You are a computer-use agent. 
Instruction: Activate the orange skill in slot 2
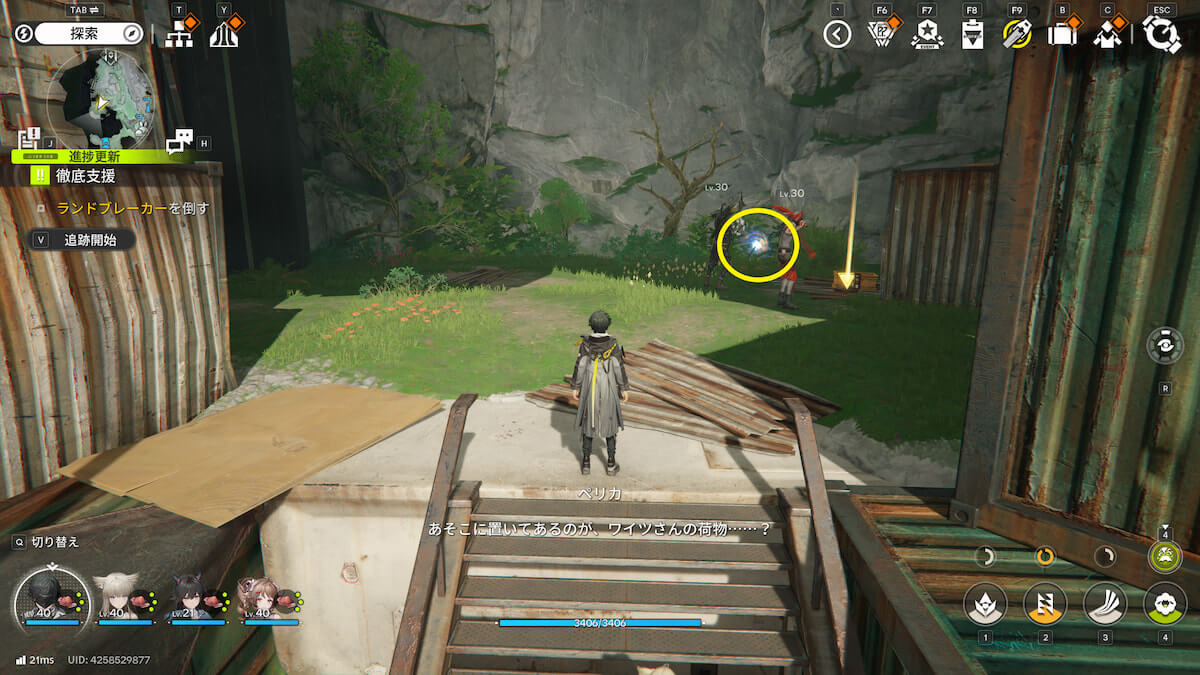(x=1044, y=603)
